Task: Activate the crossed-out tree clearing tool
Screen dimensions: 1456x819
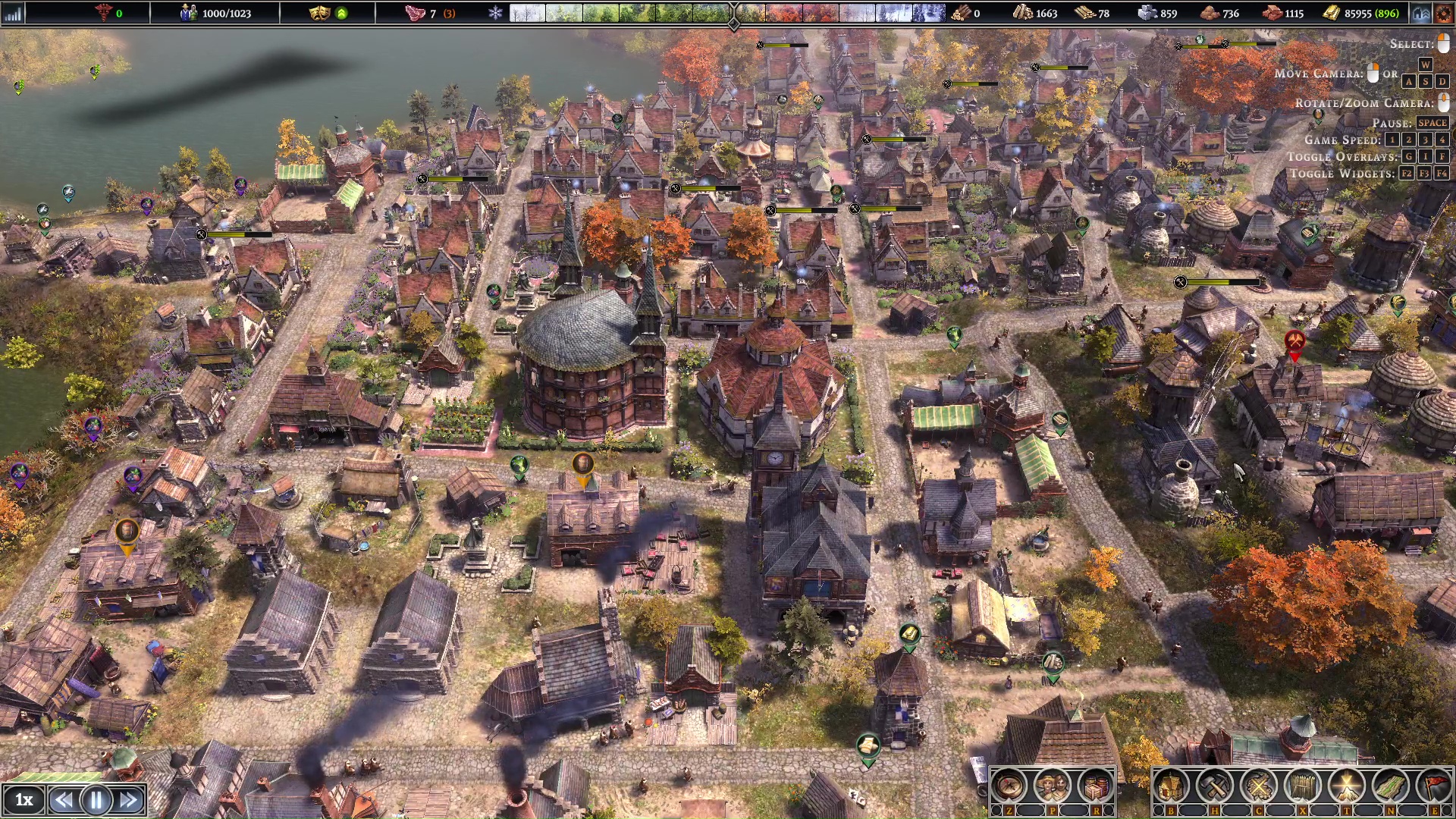Action: click(x=1259, y=786)
